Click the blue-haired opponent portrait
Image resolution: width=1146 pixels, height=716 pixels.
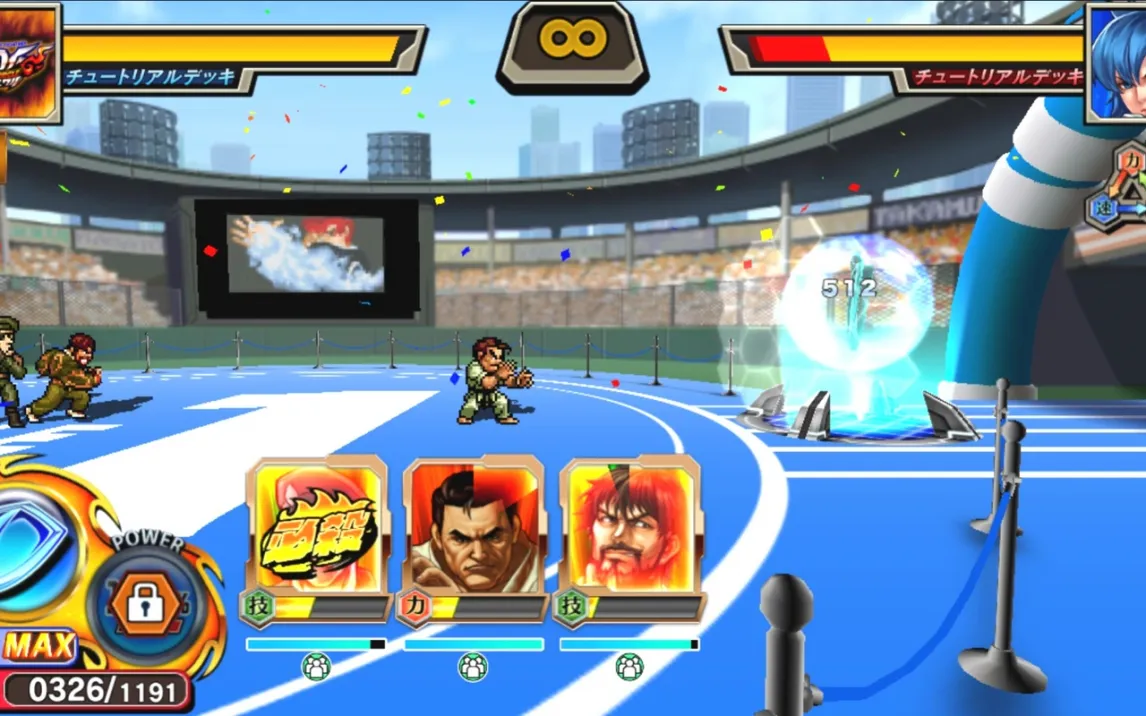click(1118, 58)
